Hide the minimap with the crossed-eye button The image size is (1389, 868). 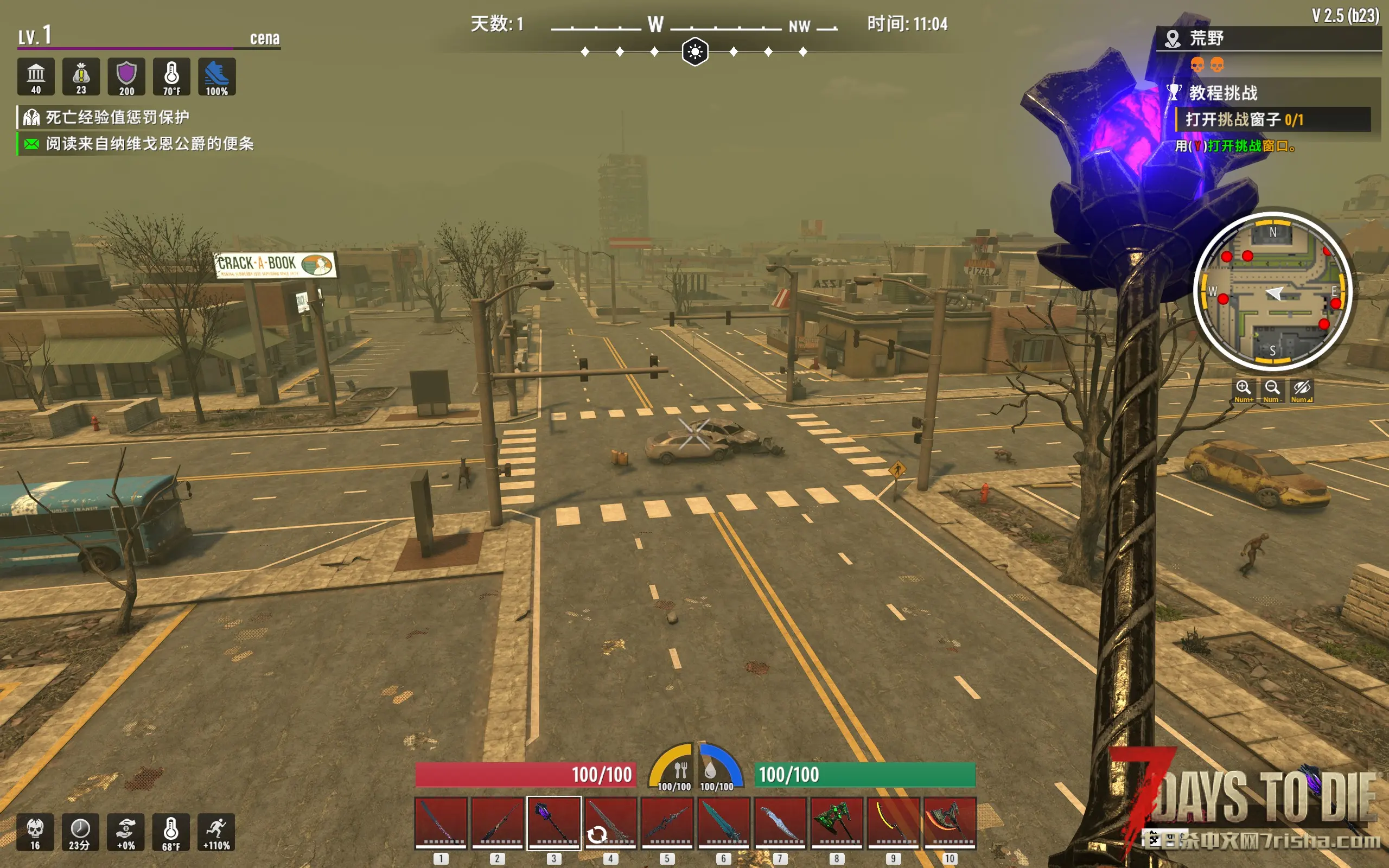(x=1301, y=389)
